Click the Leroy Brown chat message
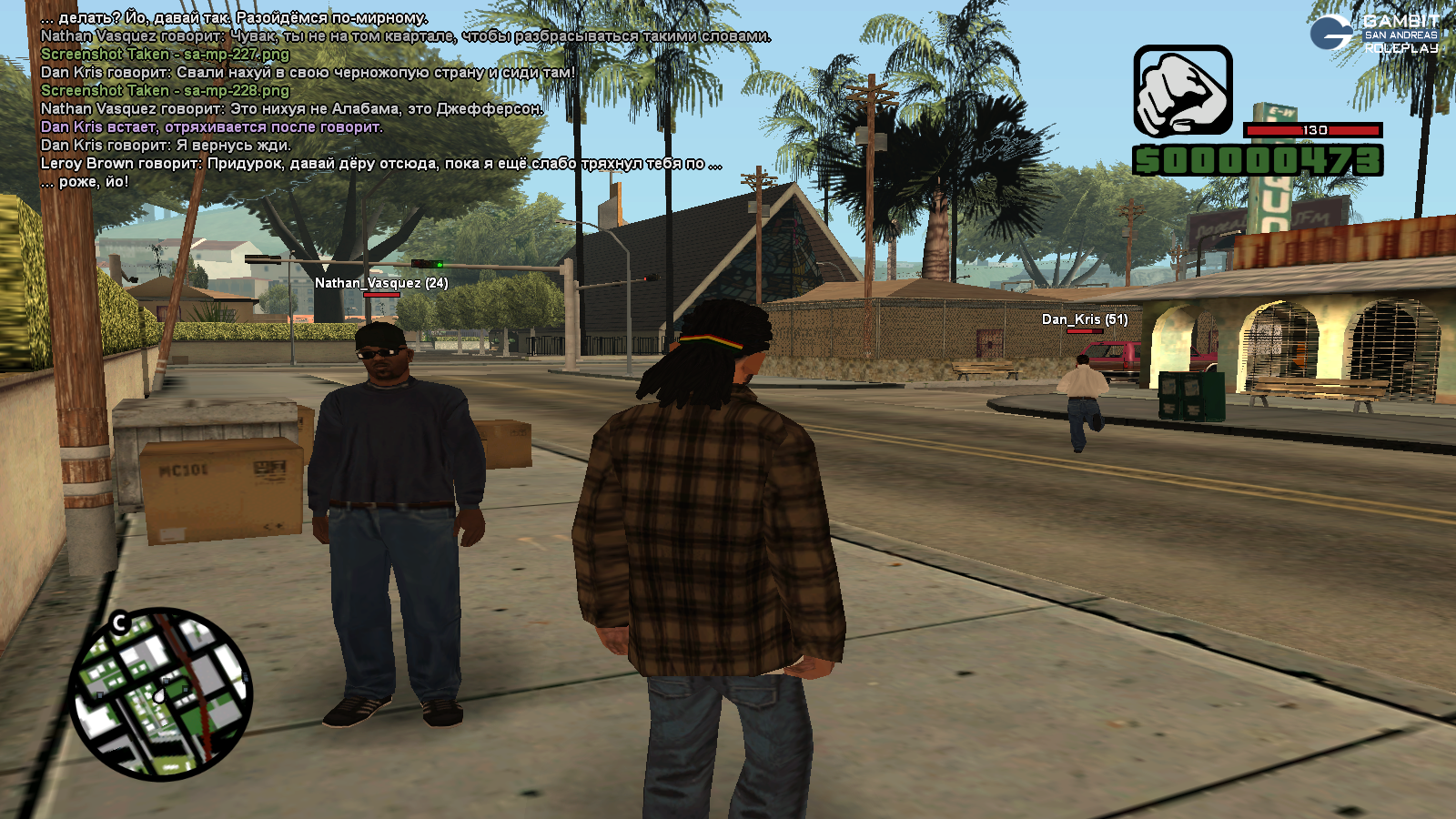The width and height of the screenshot is (1456, 819). [x=381, y=164]
